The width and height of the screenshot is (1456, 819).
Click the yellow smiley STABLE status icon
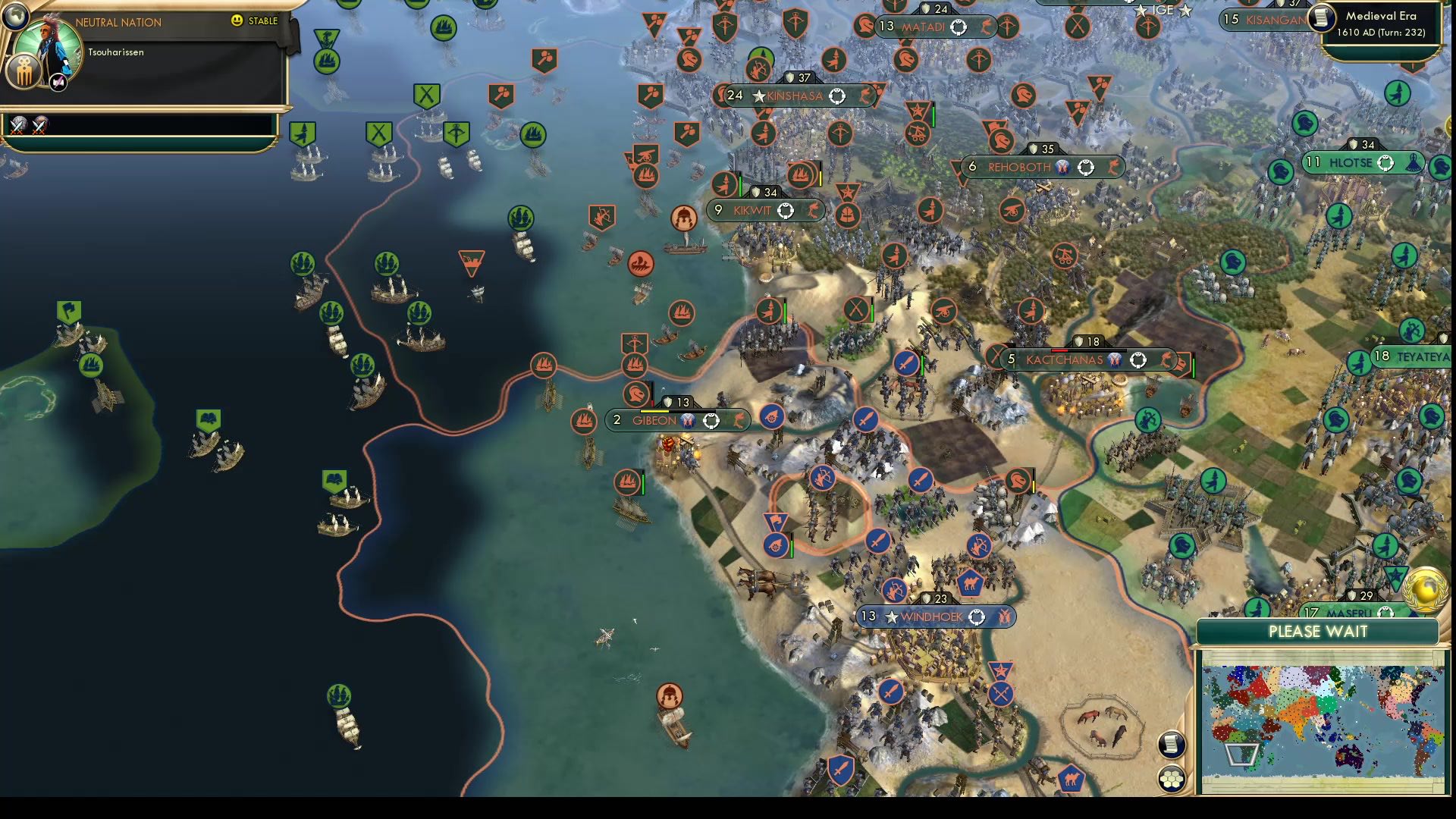(x=237, y=20)
